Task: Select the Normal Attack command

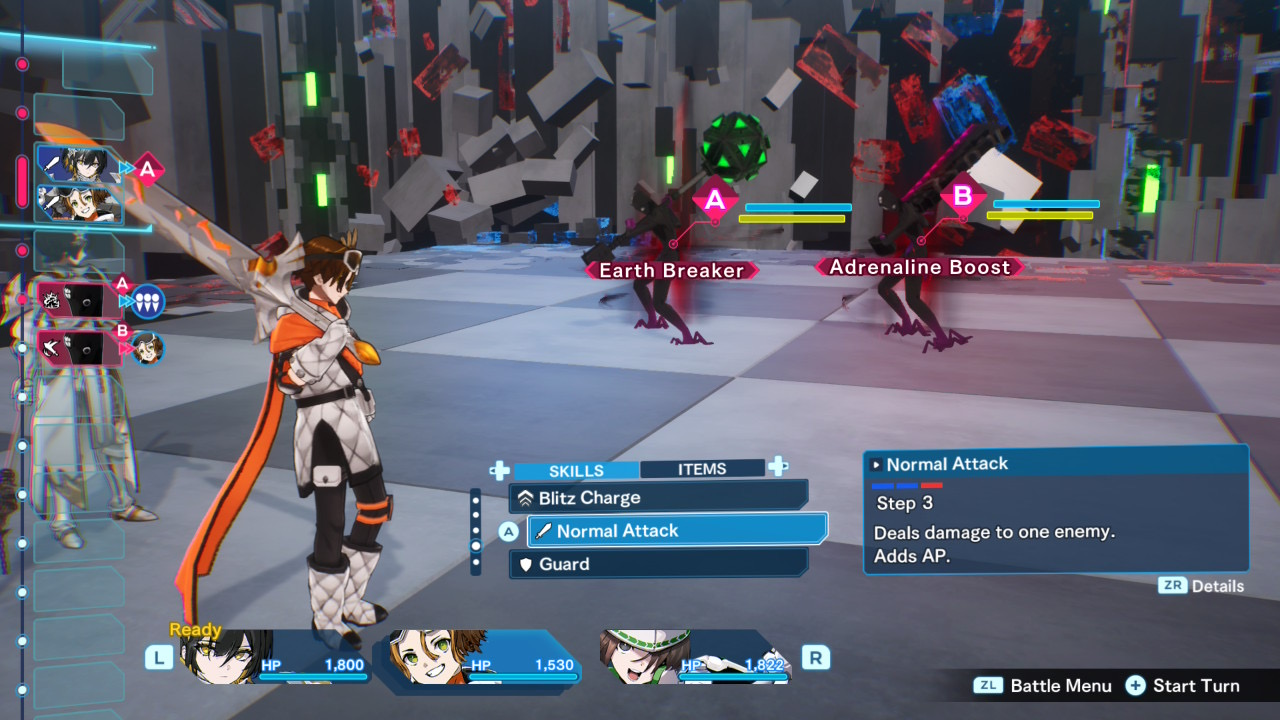Action: tap(677, 531)
